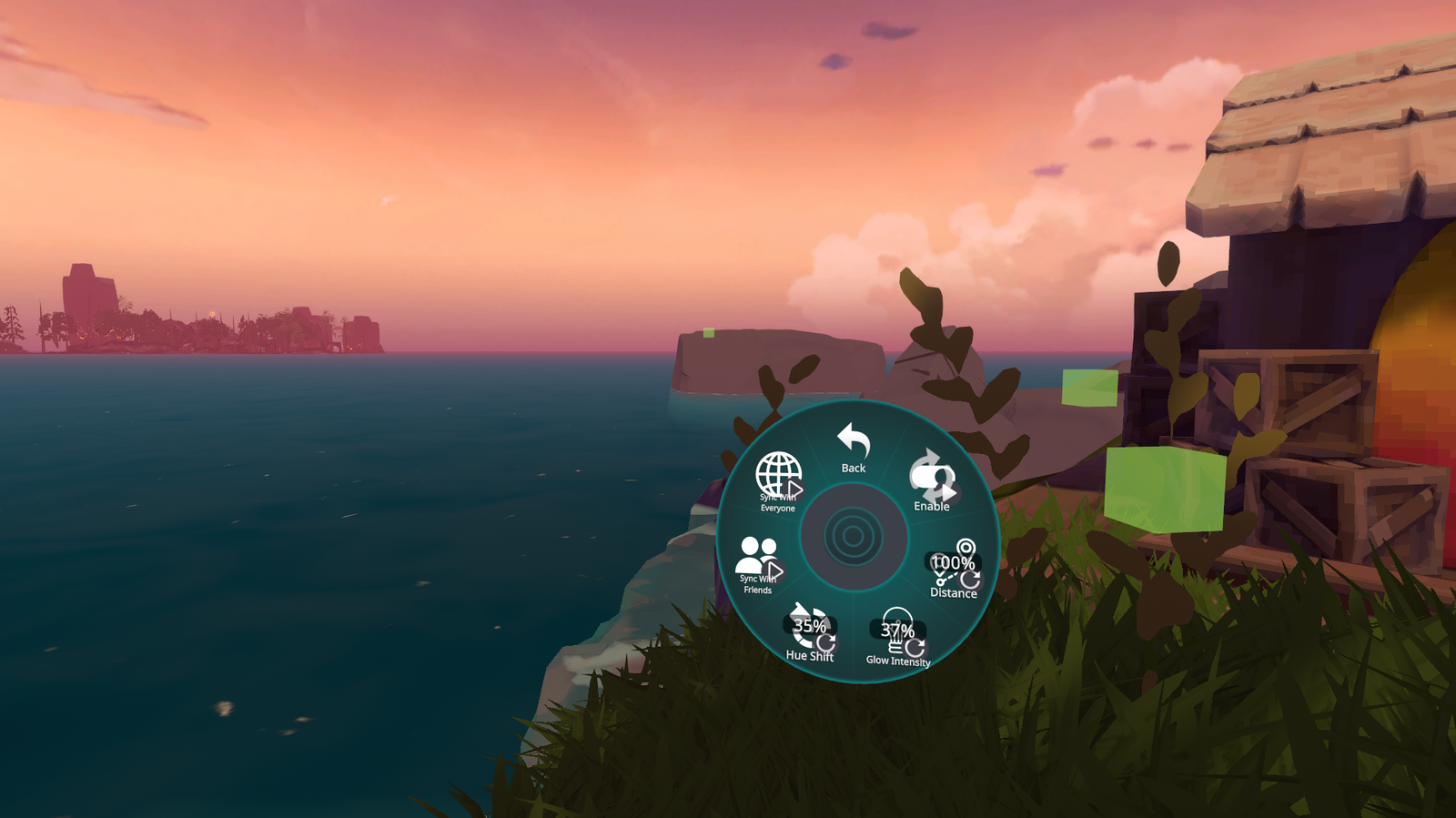Viewport: 1456px width, 818px height.
Task: Open the Distance radial control
Action: point(953,571)
